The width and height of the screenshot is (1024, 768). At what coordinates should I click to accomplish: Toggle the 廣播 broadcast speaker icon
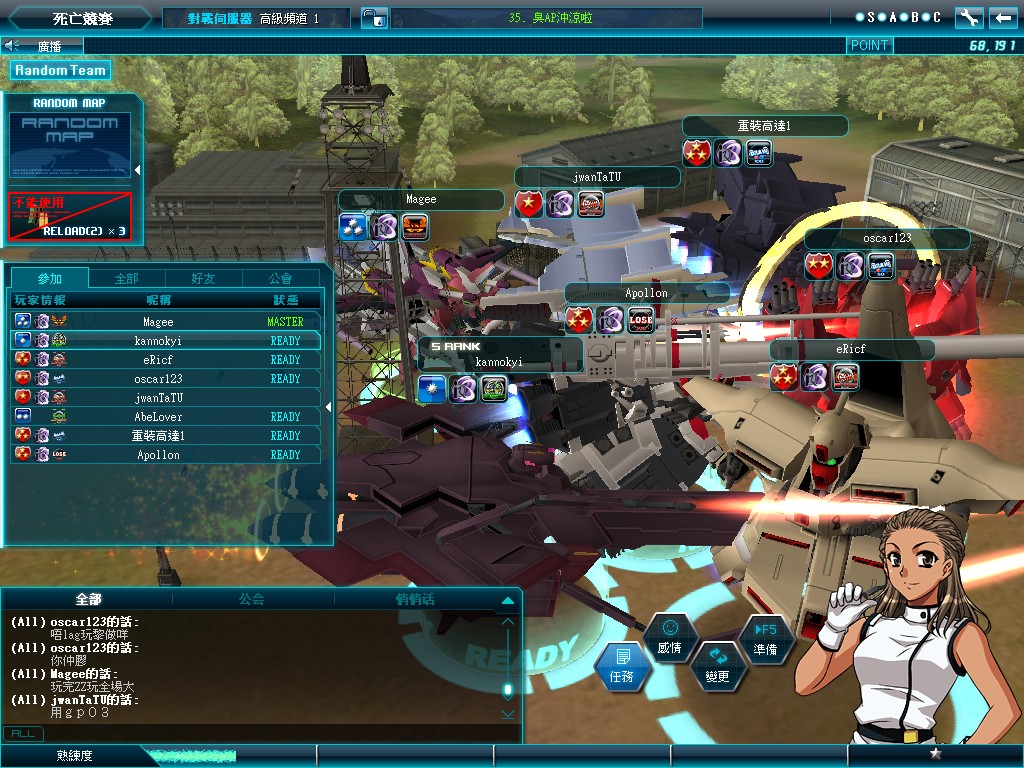(x=12, y=45)
